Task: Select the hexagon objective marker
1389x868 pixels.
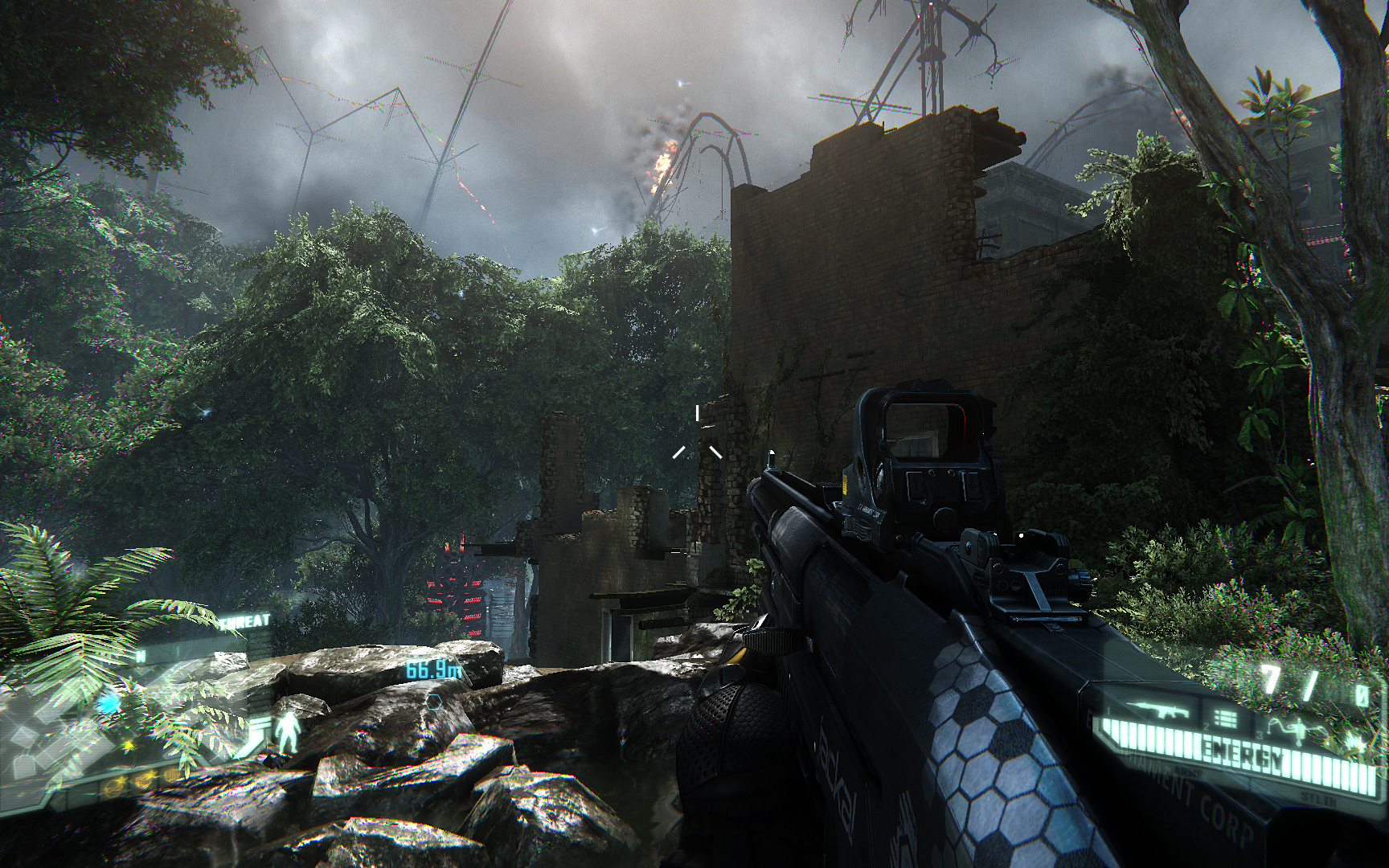Action: pos(435,700)
